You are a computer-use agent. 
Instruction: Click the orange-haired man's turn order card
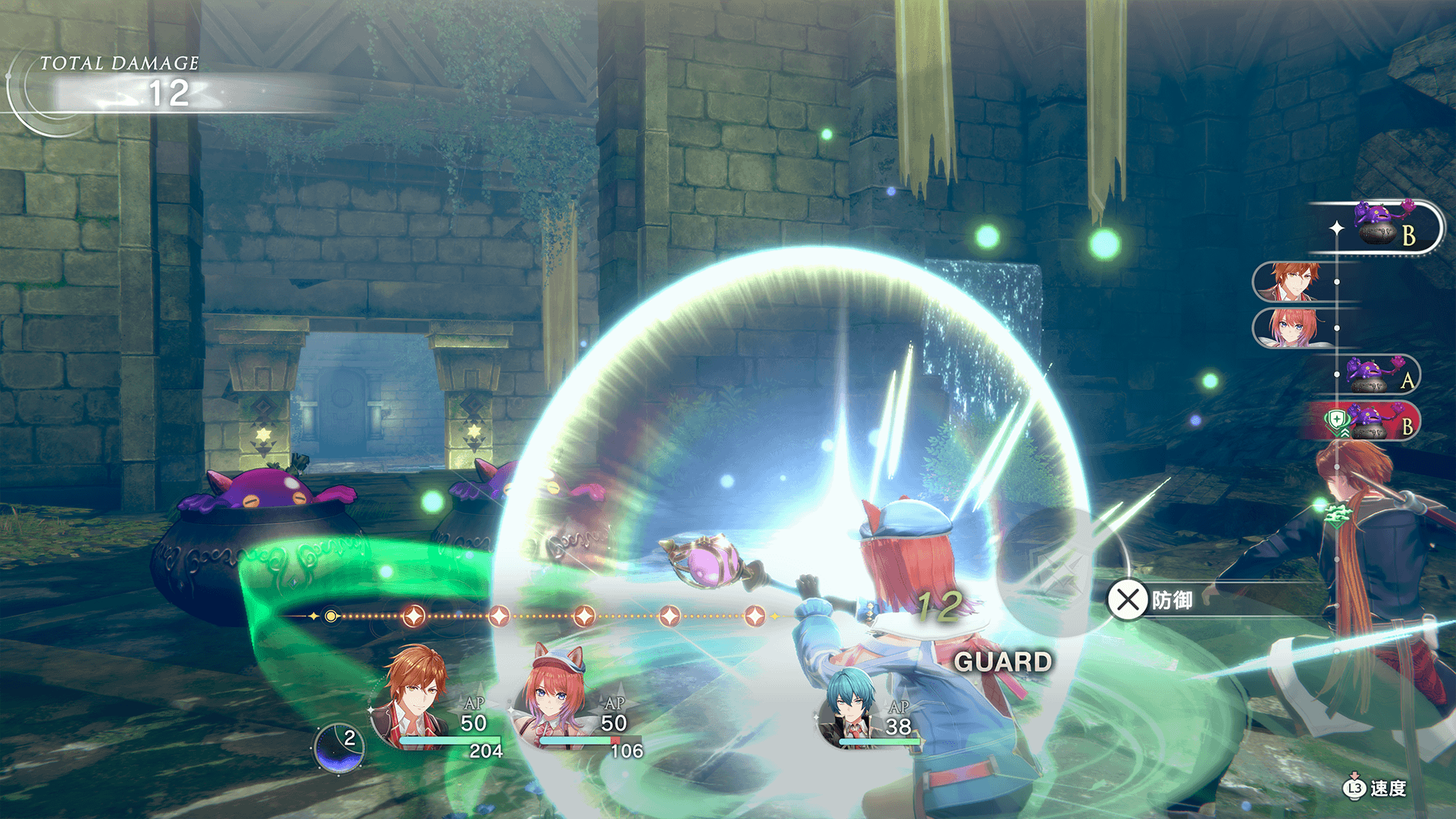pyautogui.click(x=1293, y=281)
